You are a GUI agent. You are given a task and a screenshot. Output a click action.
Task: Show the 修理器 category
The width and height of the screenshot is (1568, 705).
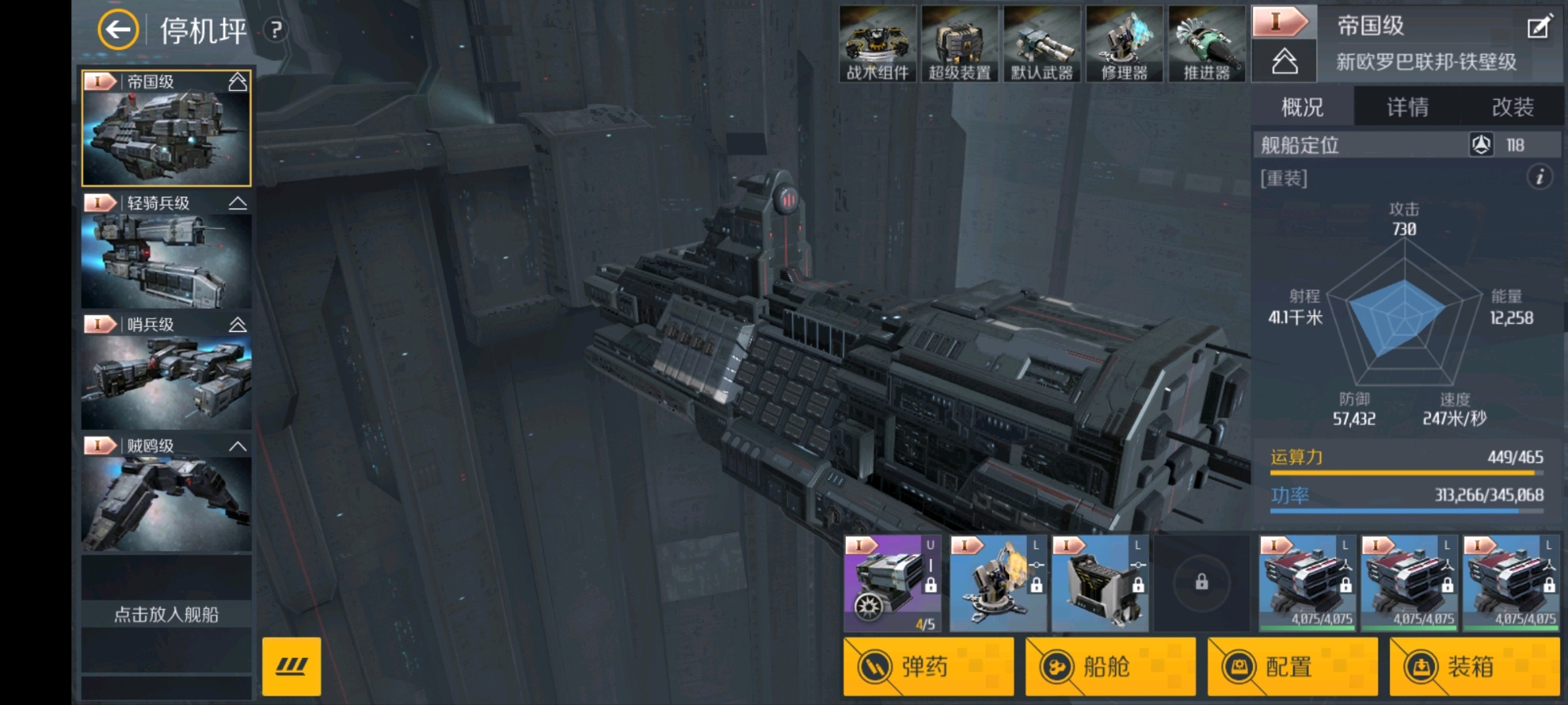(1124, 44)
